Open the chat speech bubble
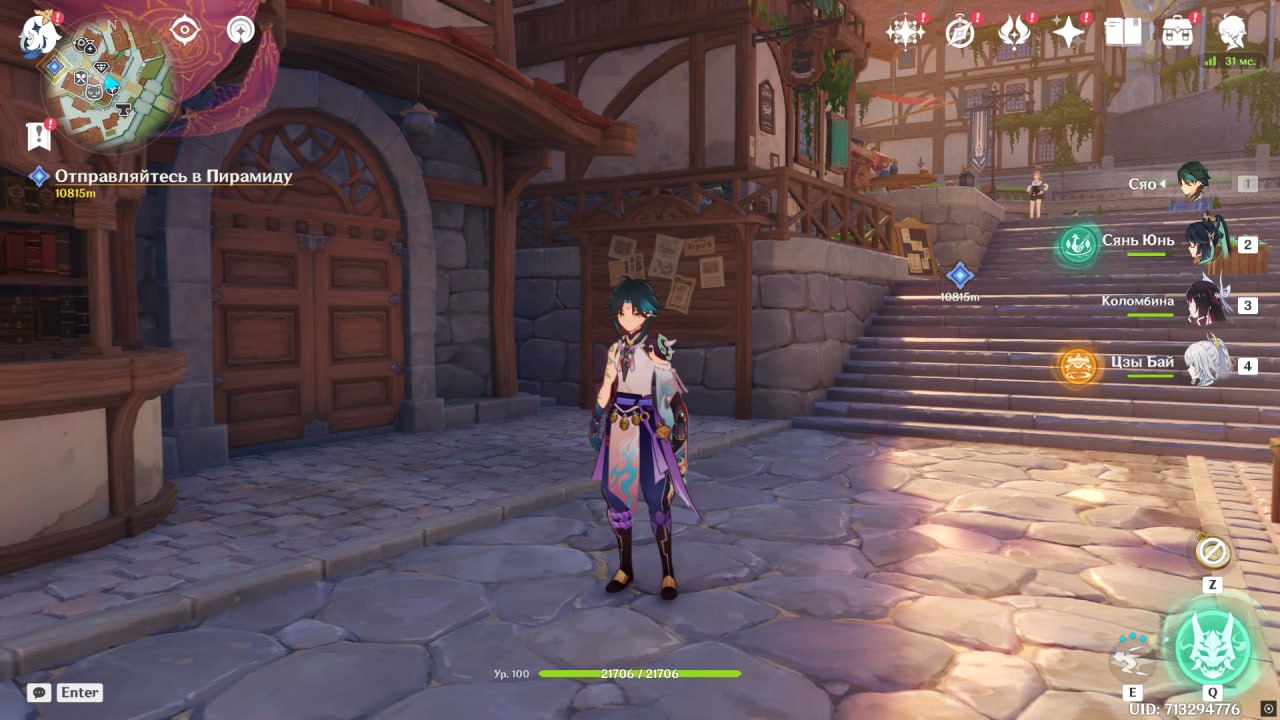Screen dimensions: 1280x720 [x=39, y=692]
